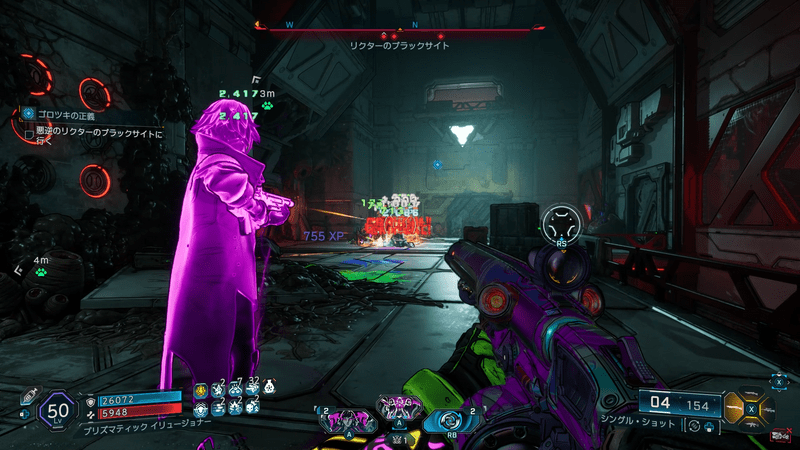
Task: Click the red crossed-out network icon
Action: (x=778, y=434)
